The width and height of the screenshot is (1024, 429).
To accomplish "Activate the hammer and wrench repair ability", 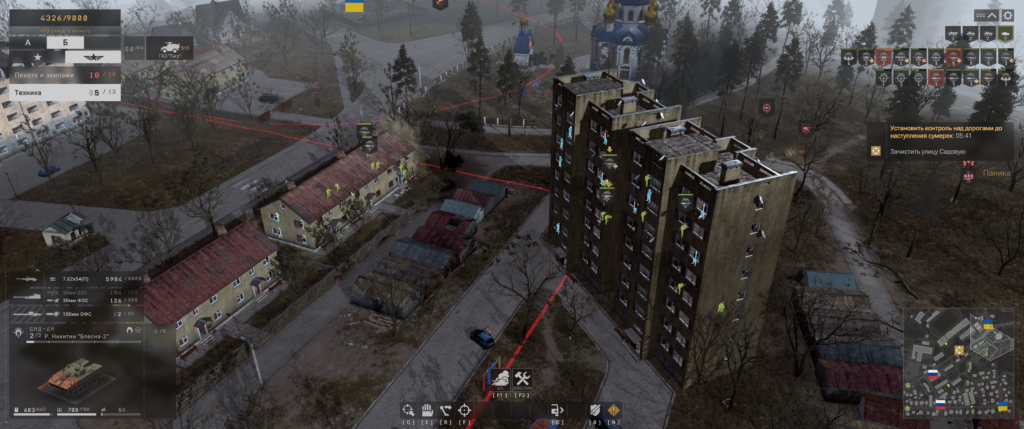I will 522,379.
